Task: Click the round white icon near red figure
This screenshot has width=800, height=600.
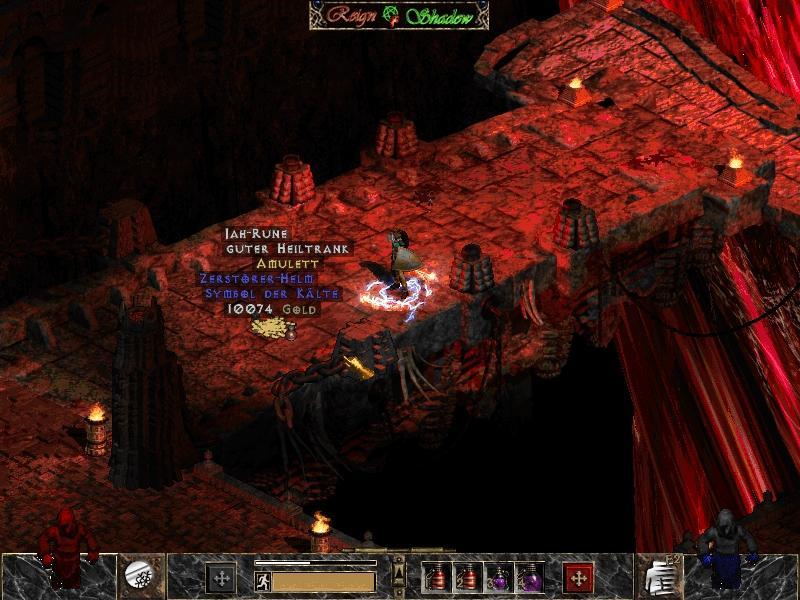Action: (137, 574)
